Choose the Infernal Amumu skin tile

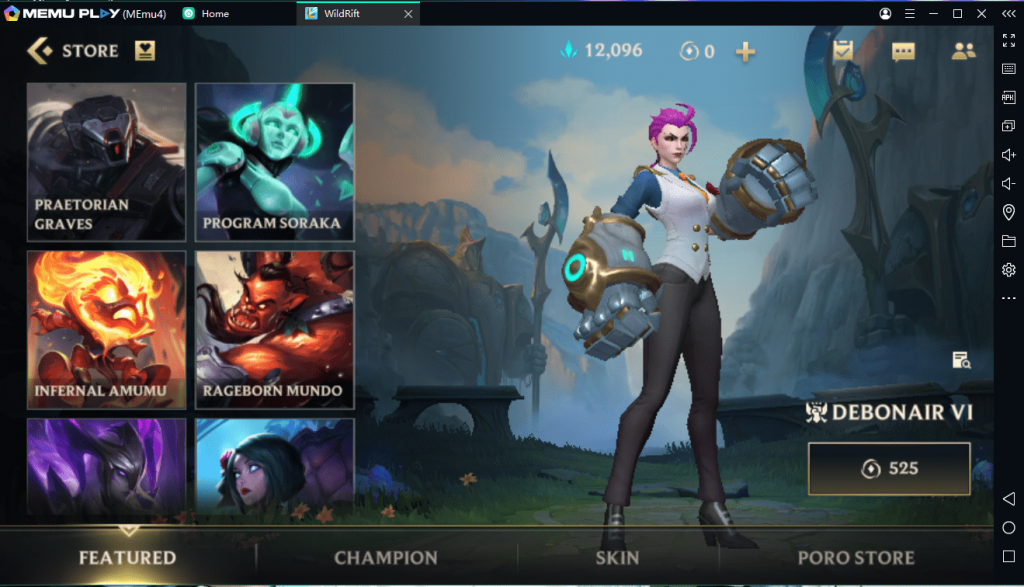(x=106, y=329)
